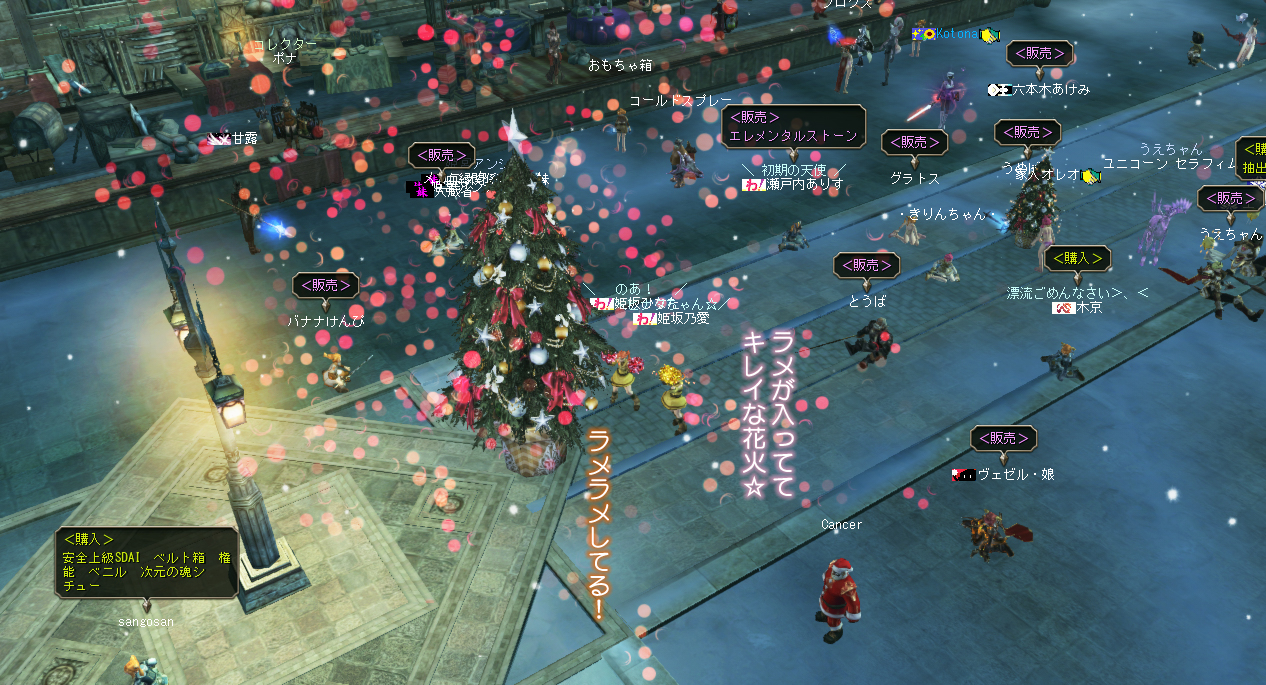The height and width of the screenshot is (685, 1266).
Task: Open the エレメンタルストーン sale shop sign
Action: pos(793,127)
